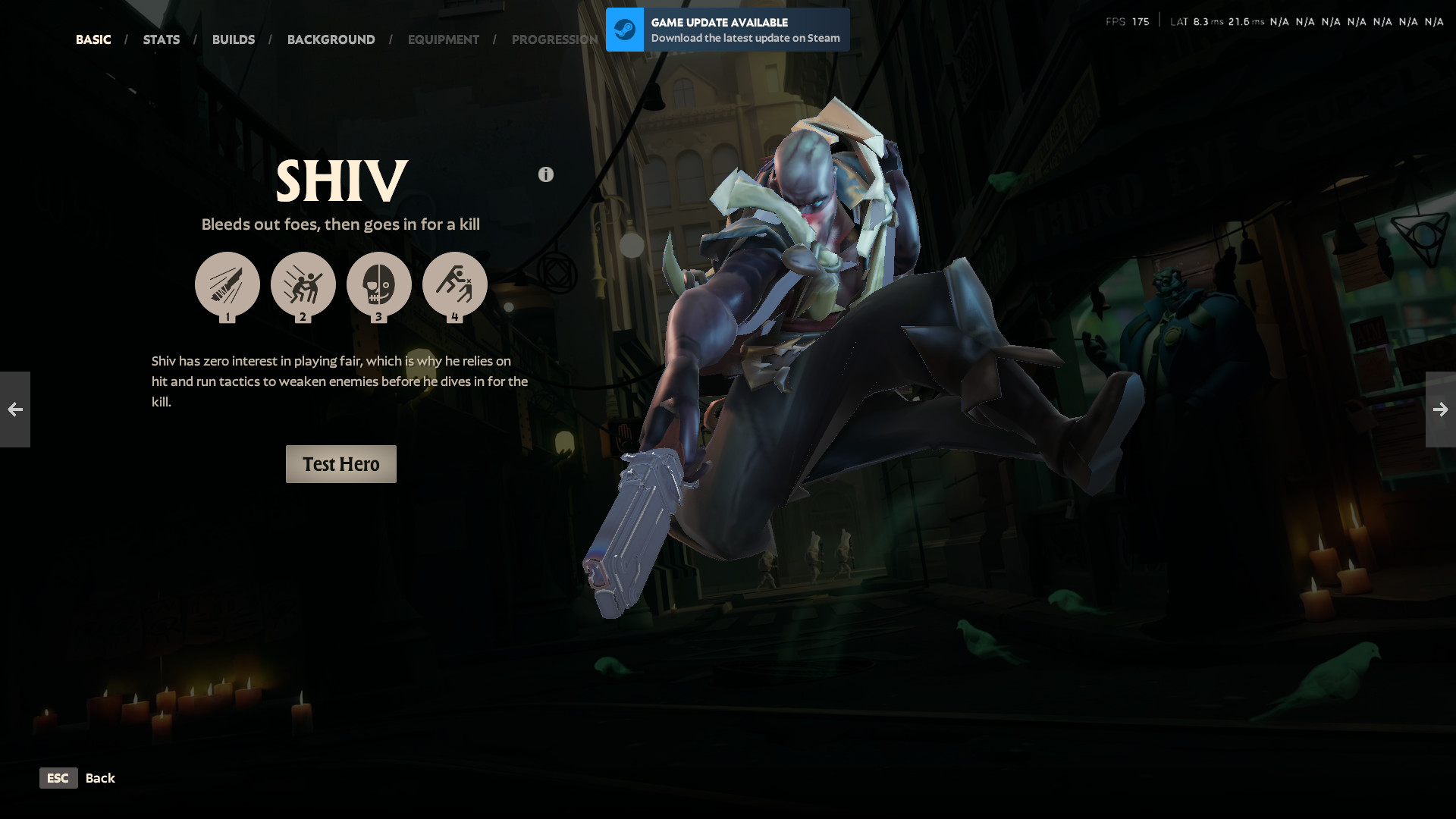Click the Test Hero button

tap(340, 463)
